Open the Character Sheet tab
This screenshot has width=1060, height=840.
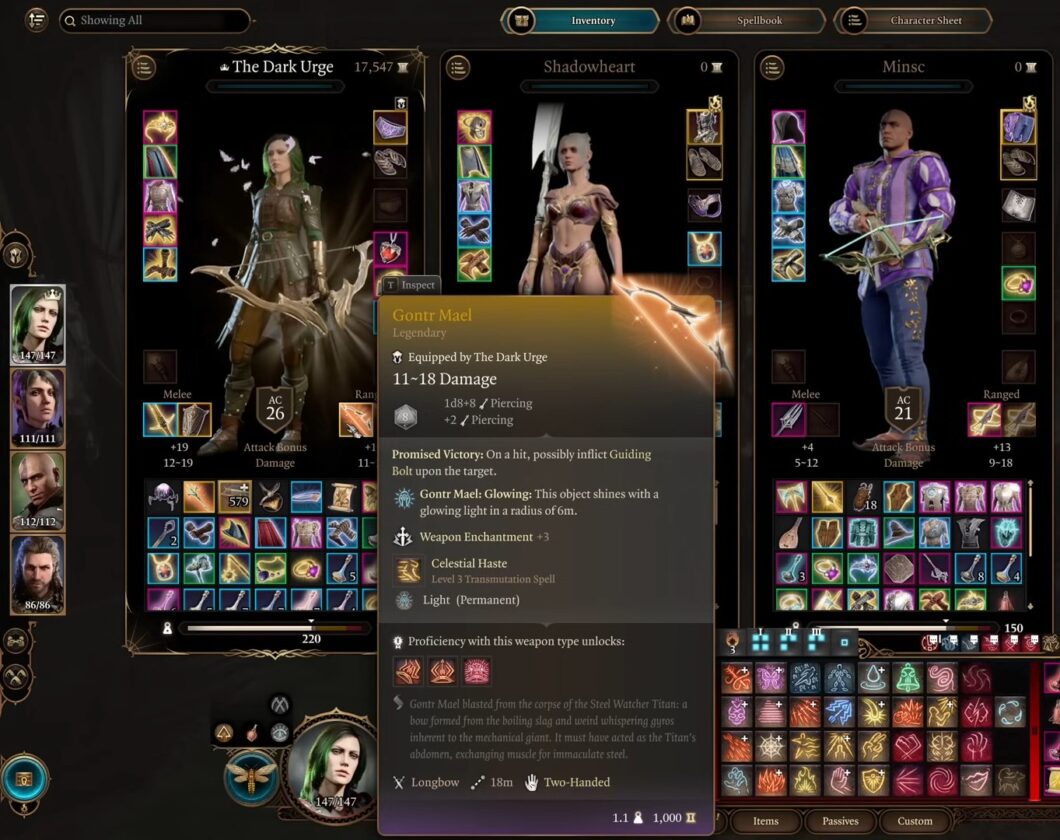pyautogui.click(x=914, y=20)
